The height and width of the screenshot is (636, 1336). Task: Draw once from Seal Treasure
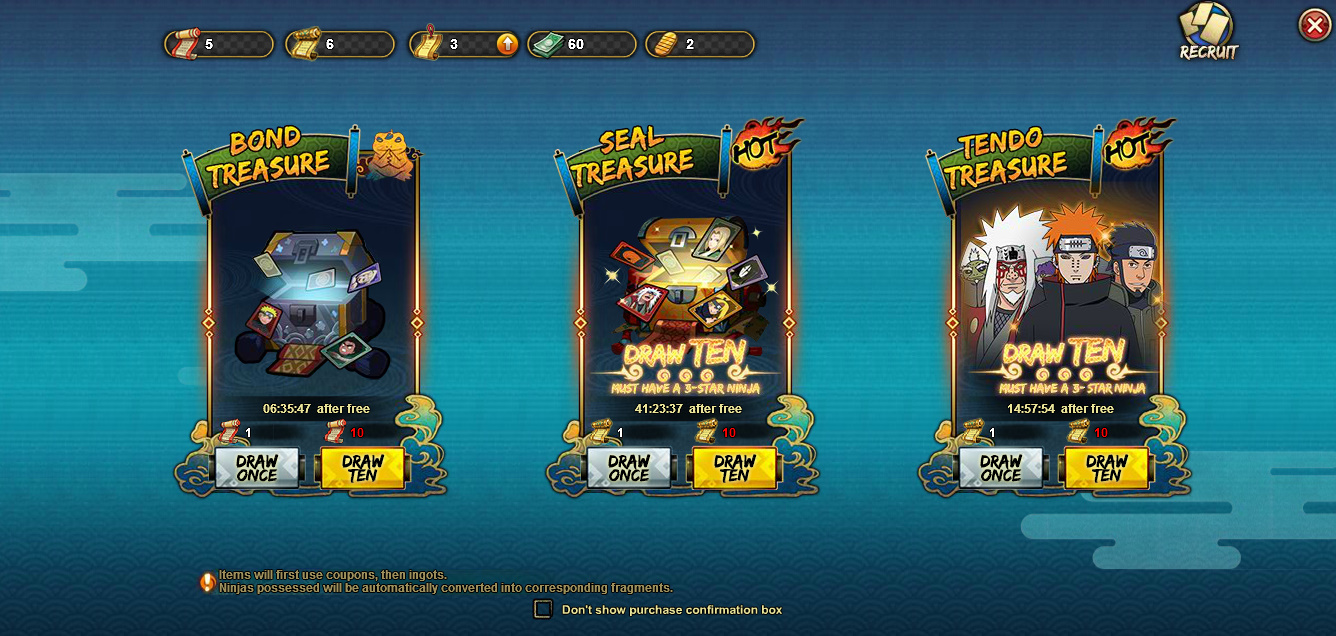(x=629, y=467)
